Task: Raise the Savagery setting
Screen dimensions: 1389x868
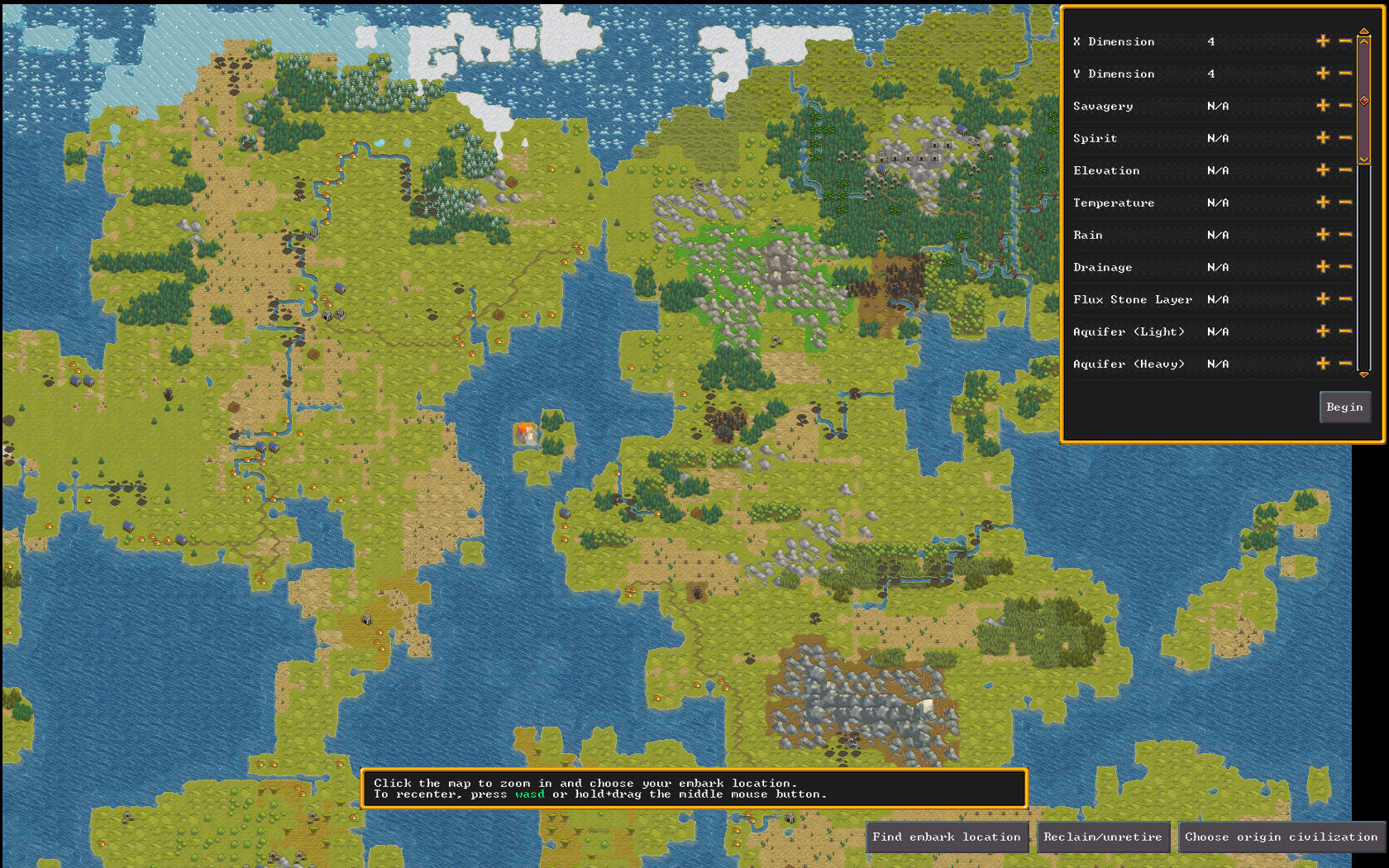Action: pos(1323,106)
